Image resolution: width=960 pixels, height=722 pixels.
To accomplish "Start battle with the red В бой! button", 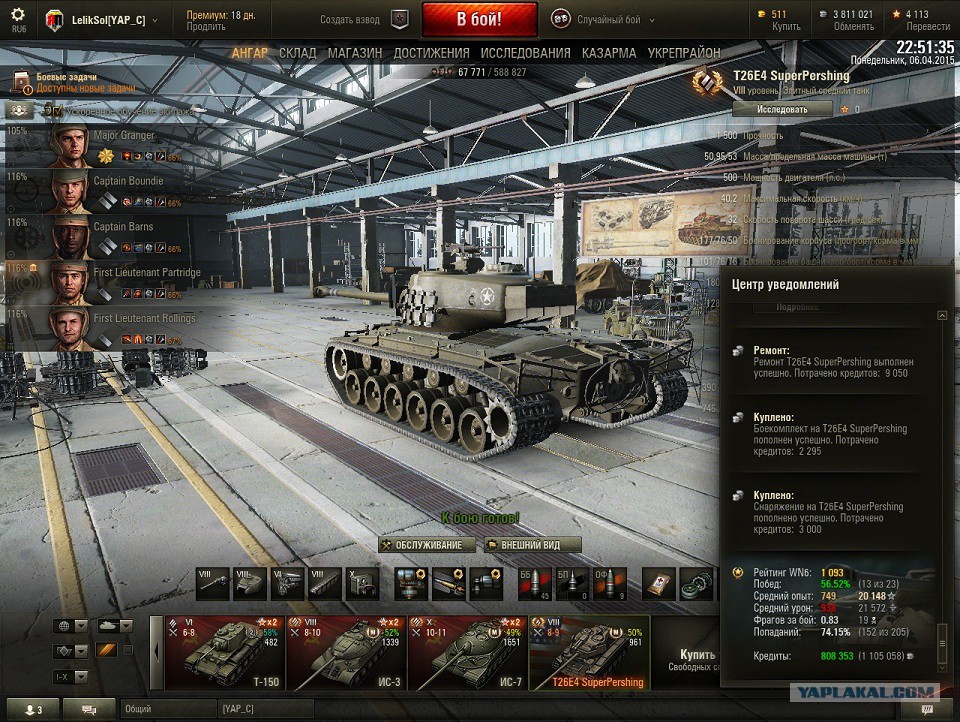I will 479,19.
